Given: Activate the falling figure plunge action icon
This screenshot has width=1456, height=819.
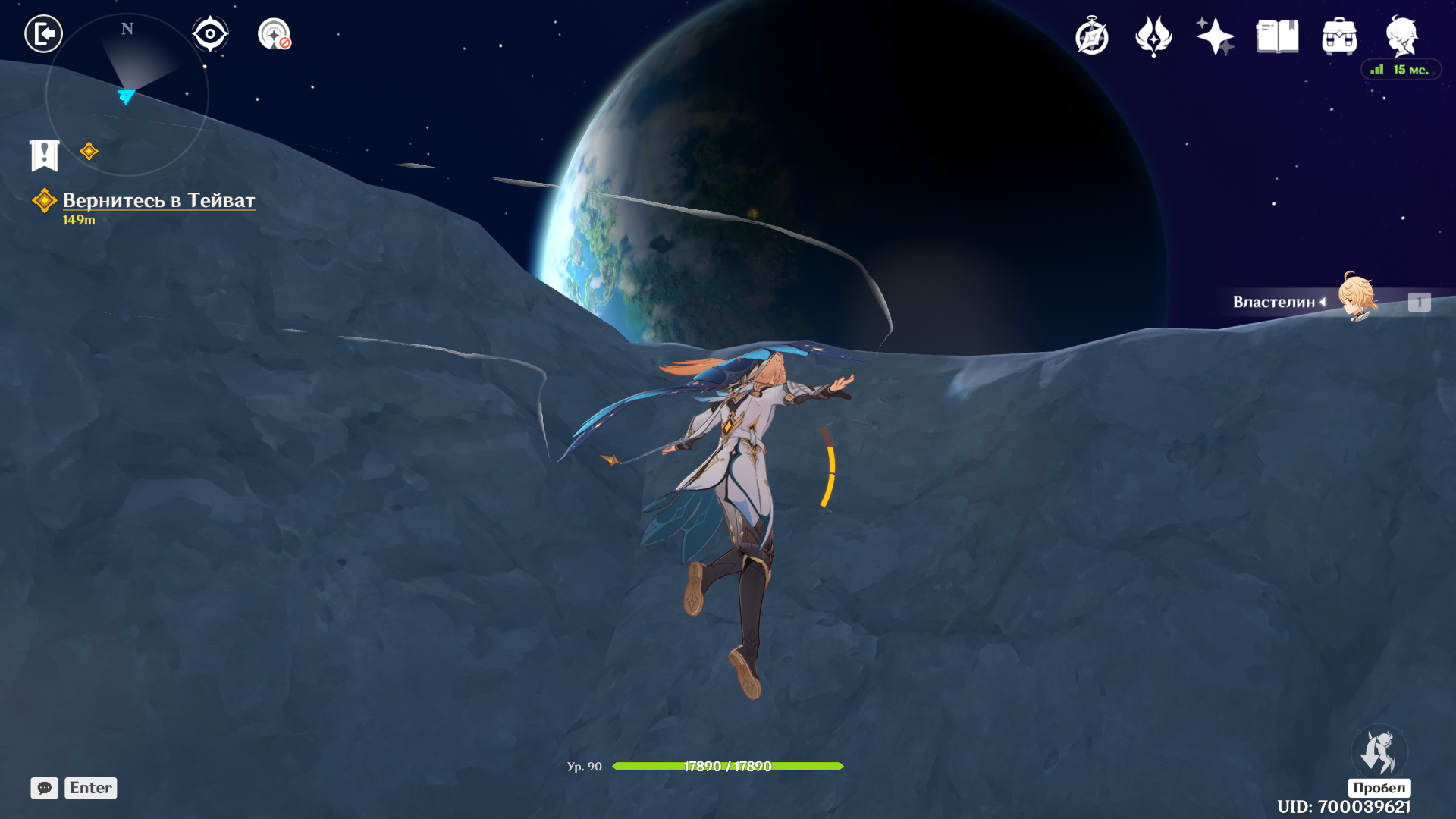Looking at the screenshot, I should [1379, 752].
